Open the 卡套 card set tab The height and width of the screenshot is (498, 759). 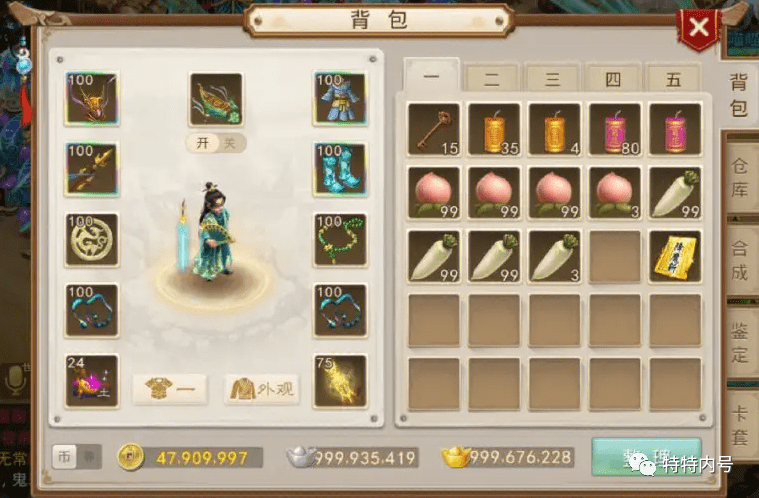click(739, 424)
